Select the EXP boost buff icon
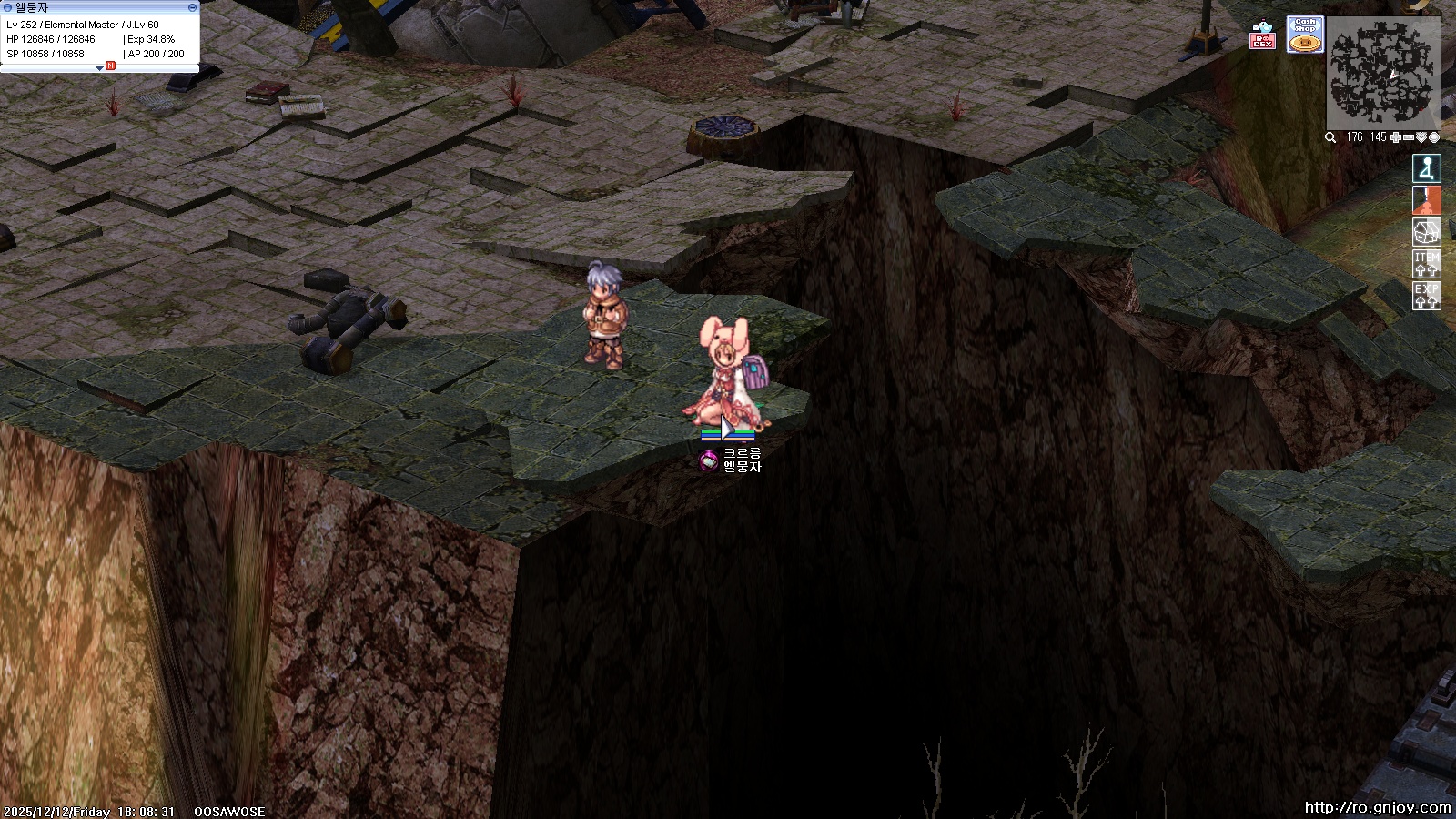1456x819 pixels. click(x=1426, y=296)
